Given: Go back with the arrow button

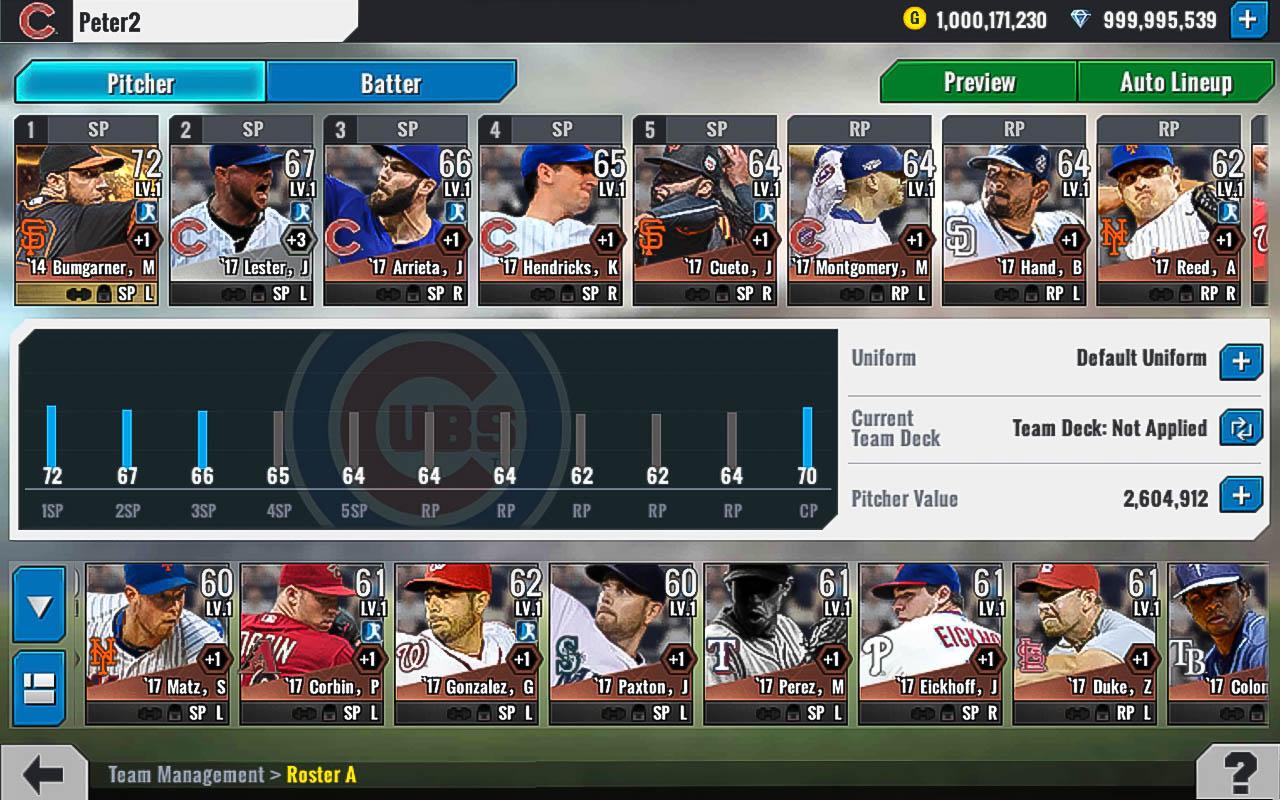Looking at the screenshot, I should tap(43, 773).
